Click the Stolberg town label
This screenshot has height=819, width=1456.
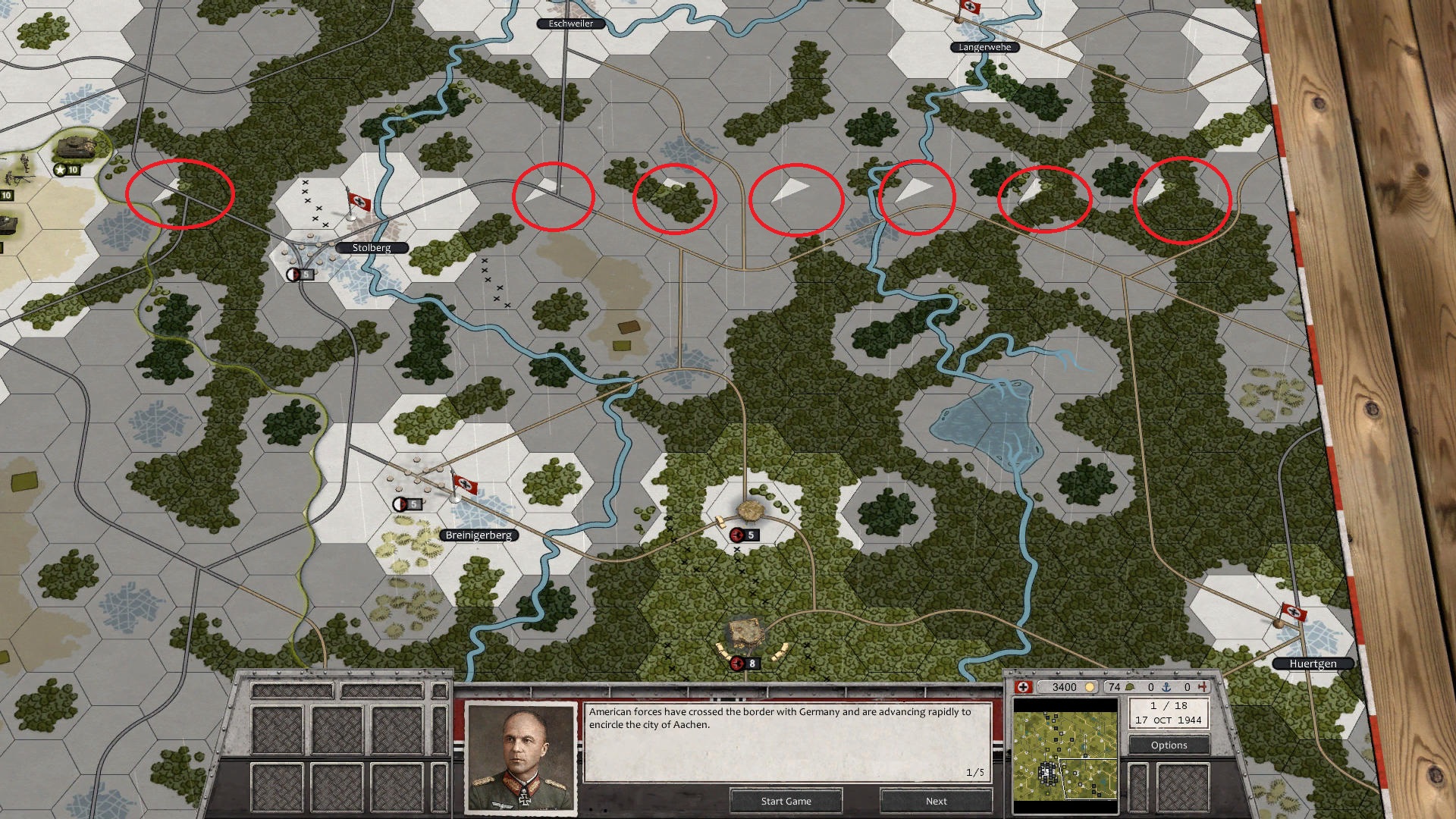pos(372,247)
